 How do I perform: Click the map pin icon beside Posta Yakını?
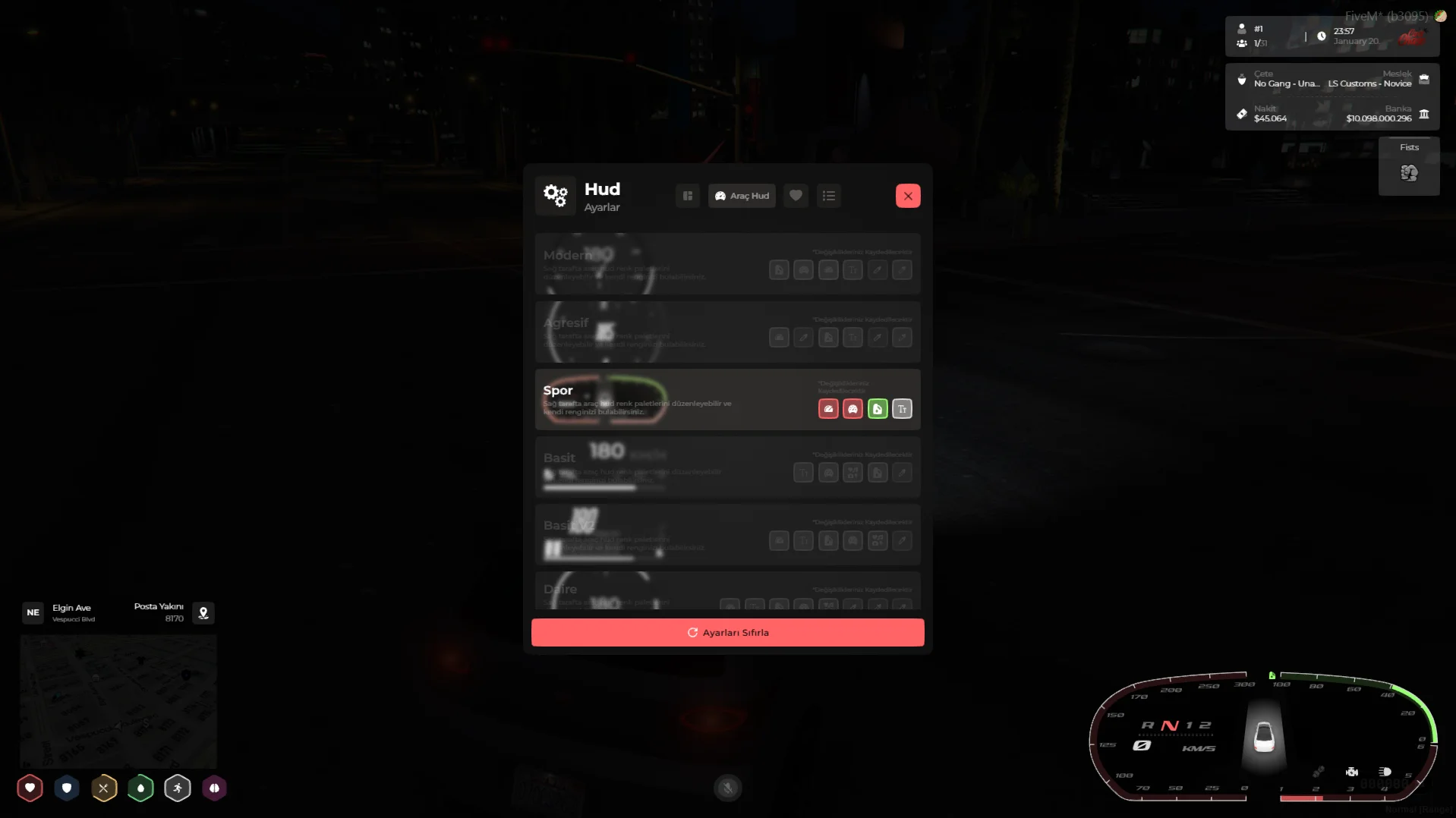[x=203, y=613]
